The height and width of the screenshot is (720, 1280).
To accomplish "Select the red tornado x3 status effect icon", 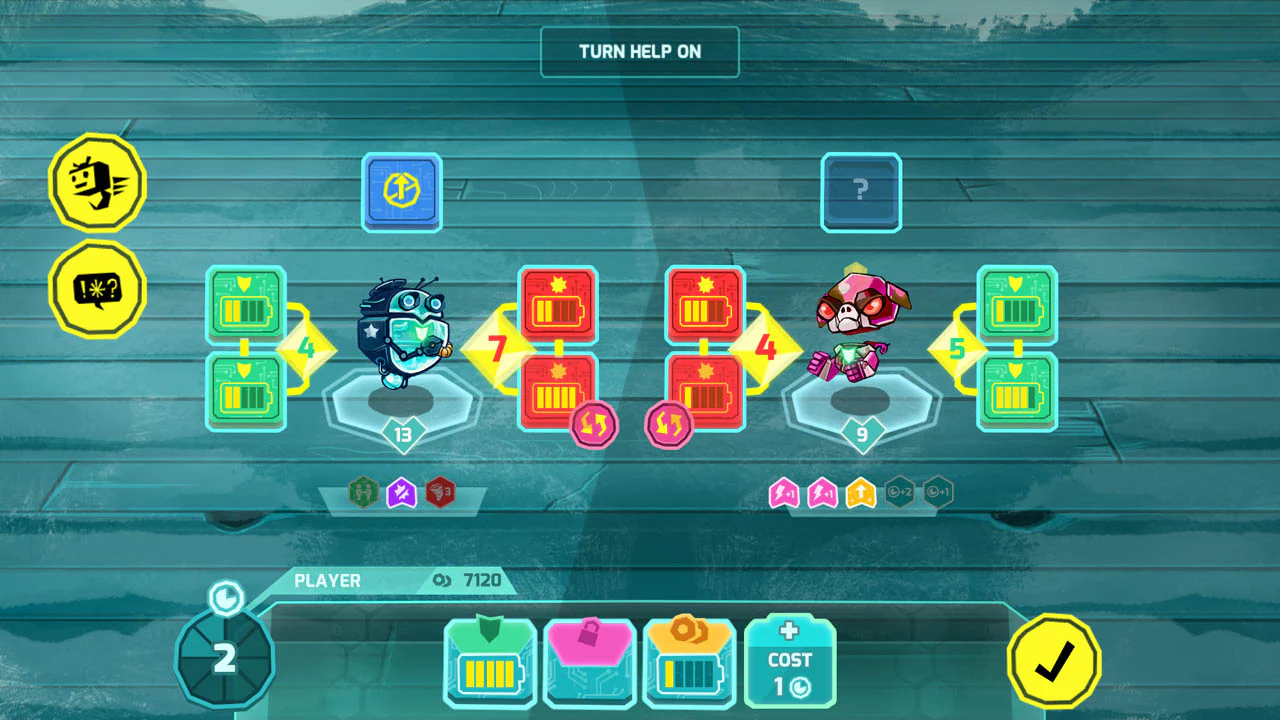I will click(441, 492).
